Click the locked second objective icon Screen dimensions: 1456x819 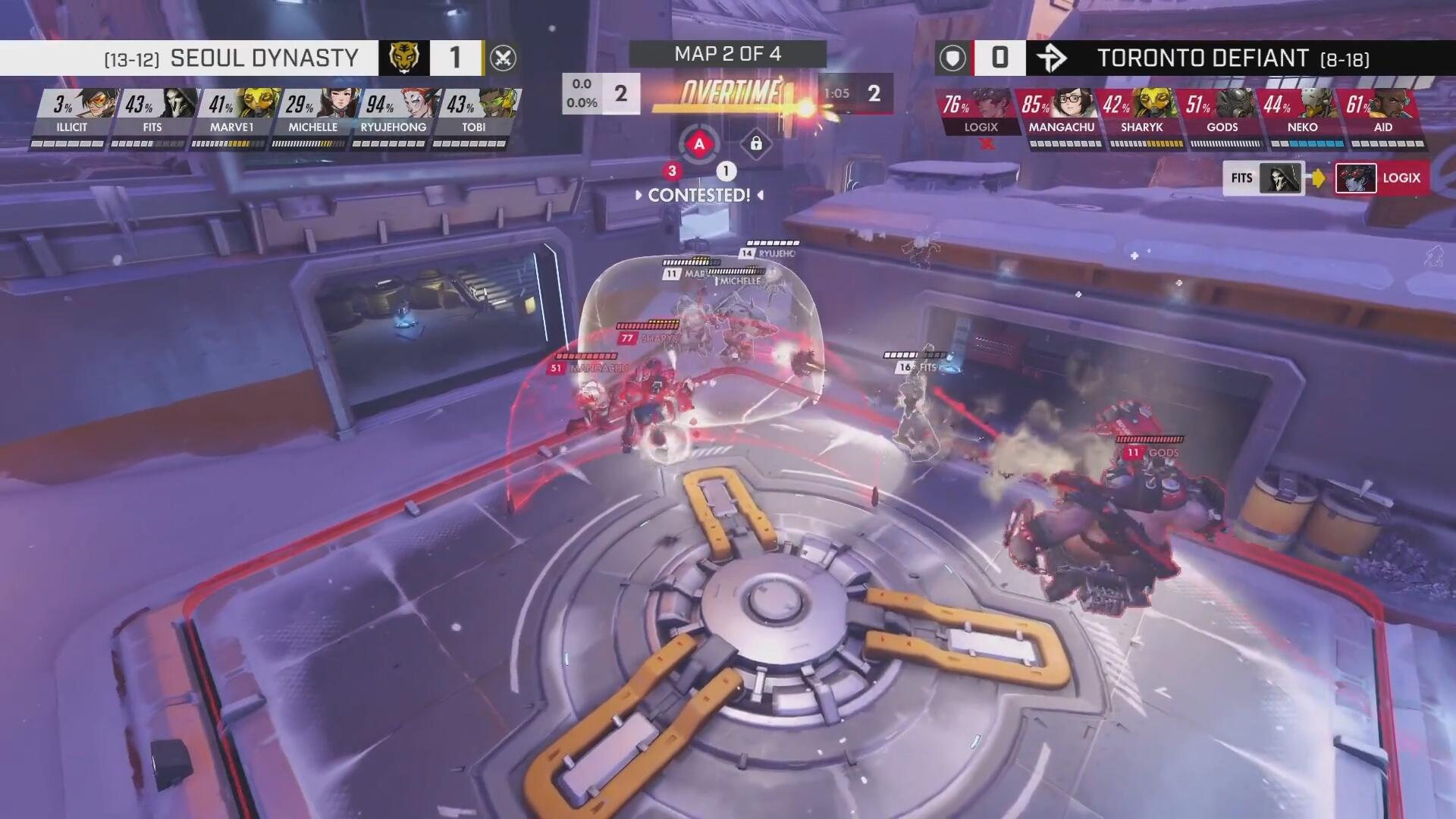pos(756,143)
